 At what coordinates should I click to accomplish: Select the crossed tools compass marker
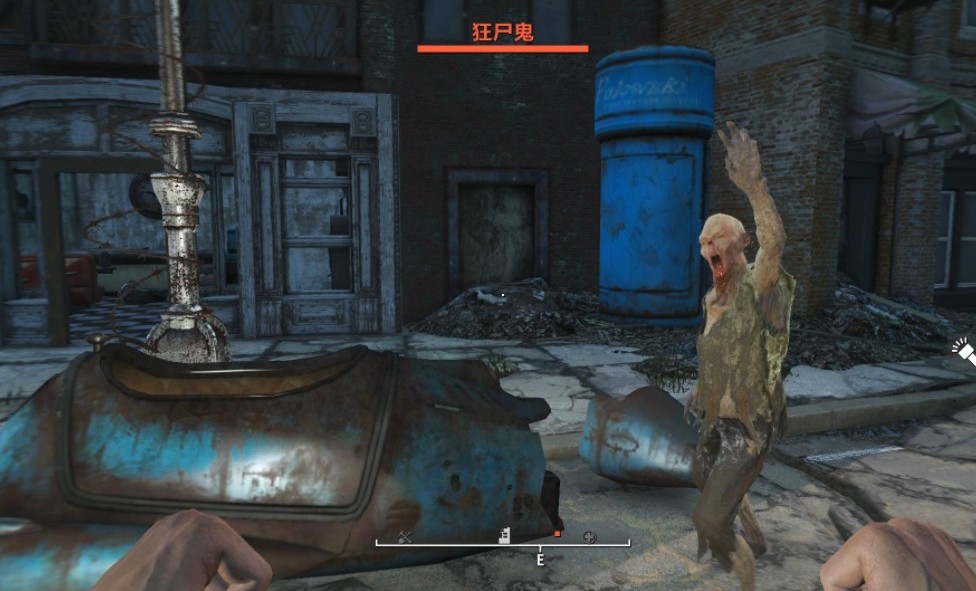click(x=405, y=536)
